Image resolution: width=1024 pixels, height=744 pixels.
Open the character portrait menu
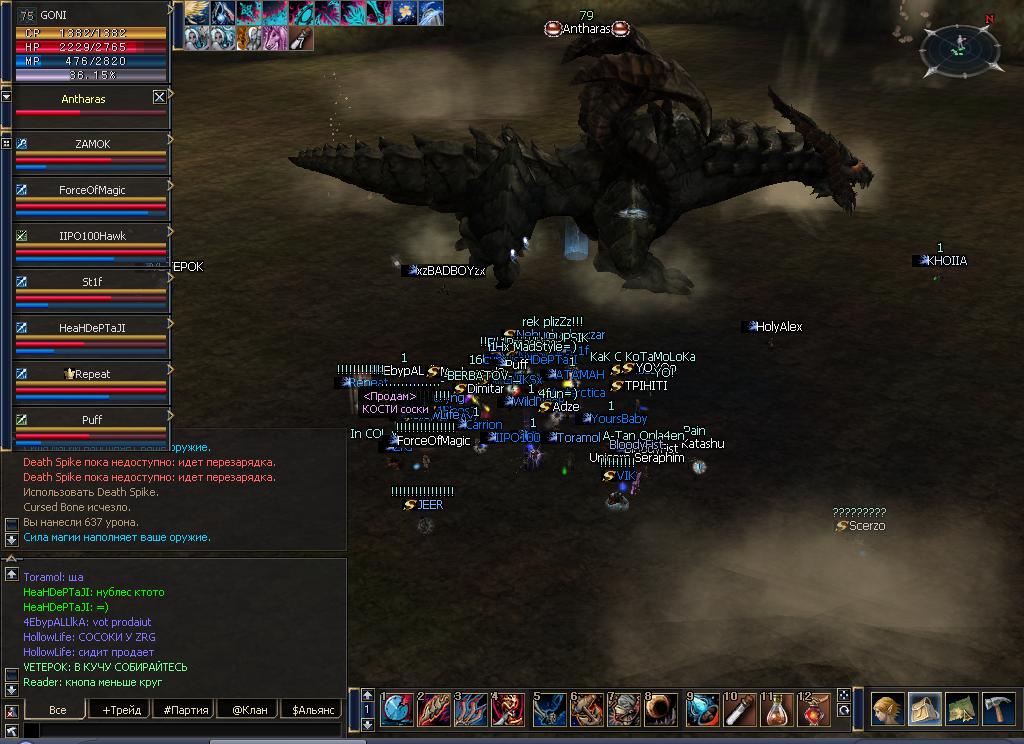tap(887, 709)
